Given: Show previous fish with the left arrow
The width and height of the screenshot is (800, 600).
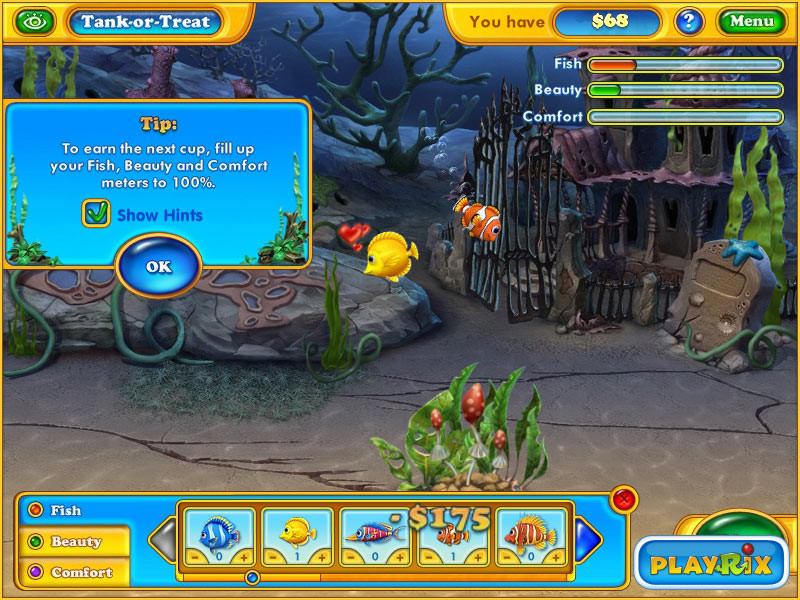Looking at the screenshot, I should 163,540.
